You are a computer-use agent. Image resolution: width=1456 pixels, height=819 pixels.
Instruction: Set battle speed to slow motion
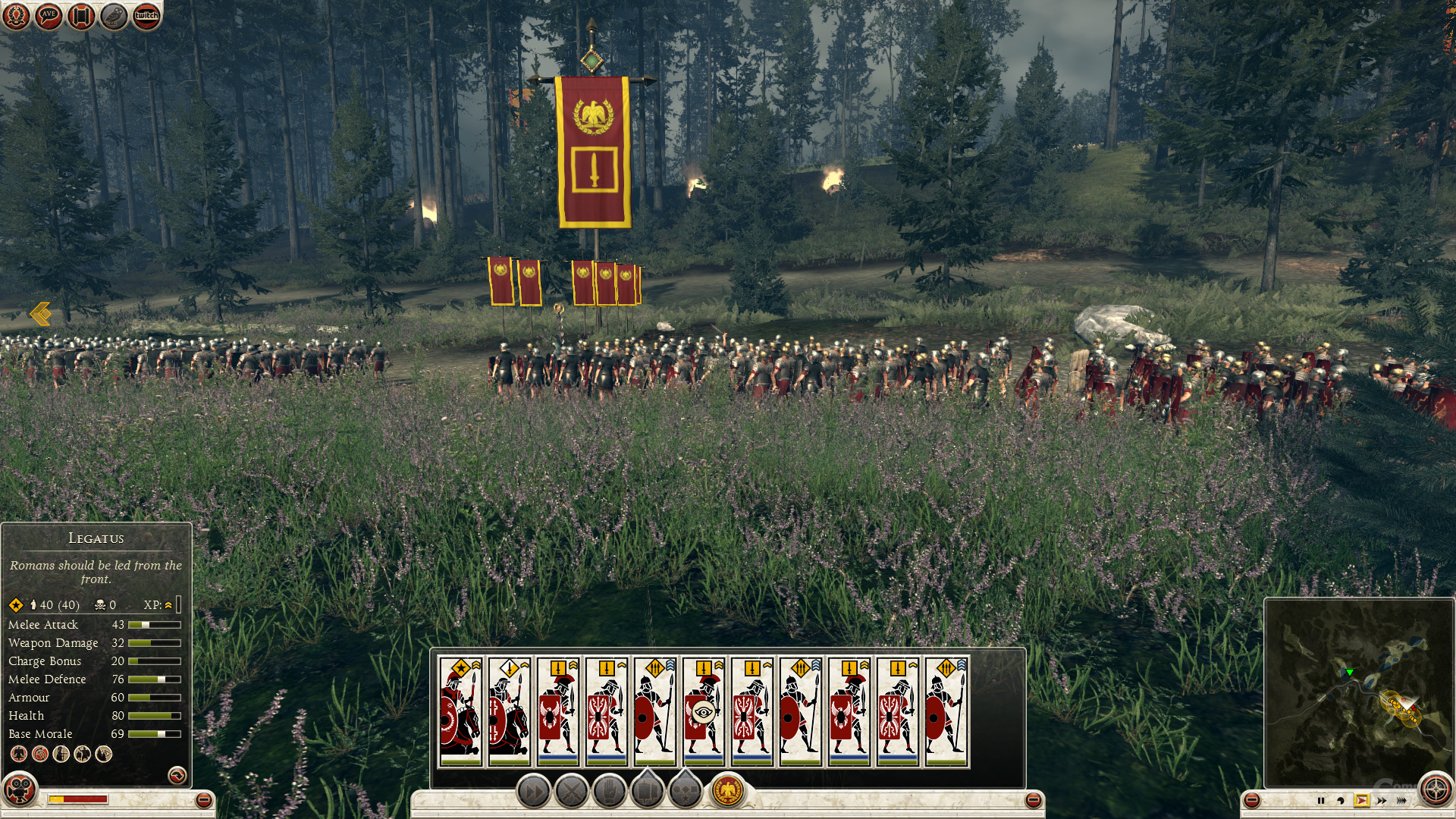(x=1341, y=800)
